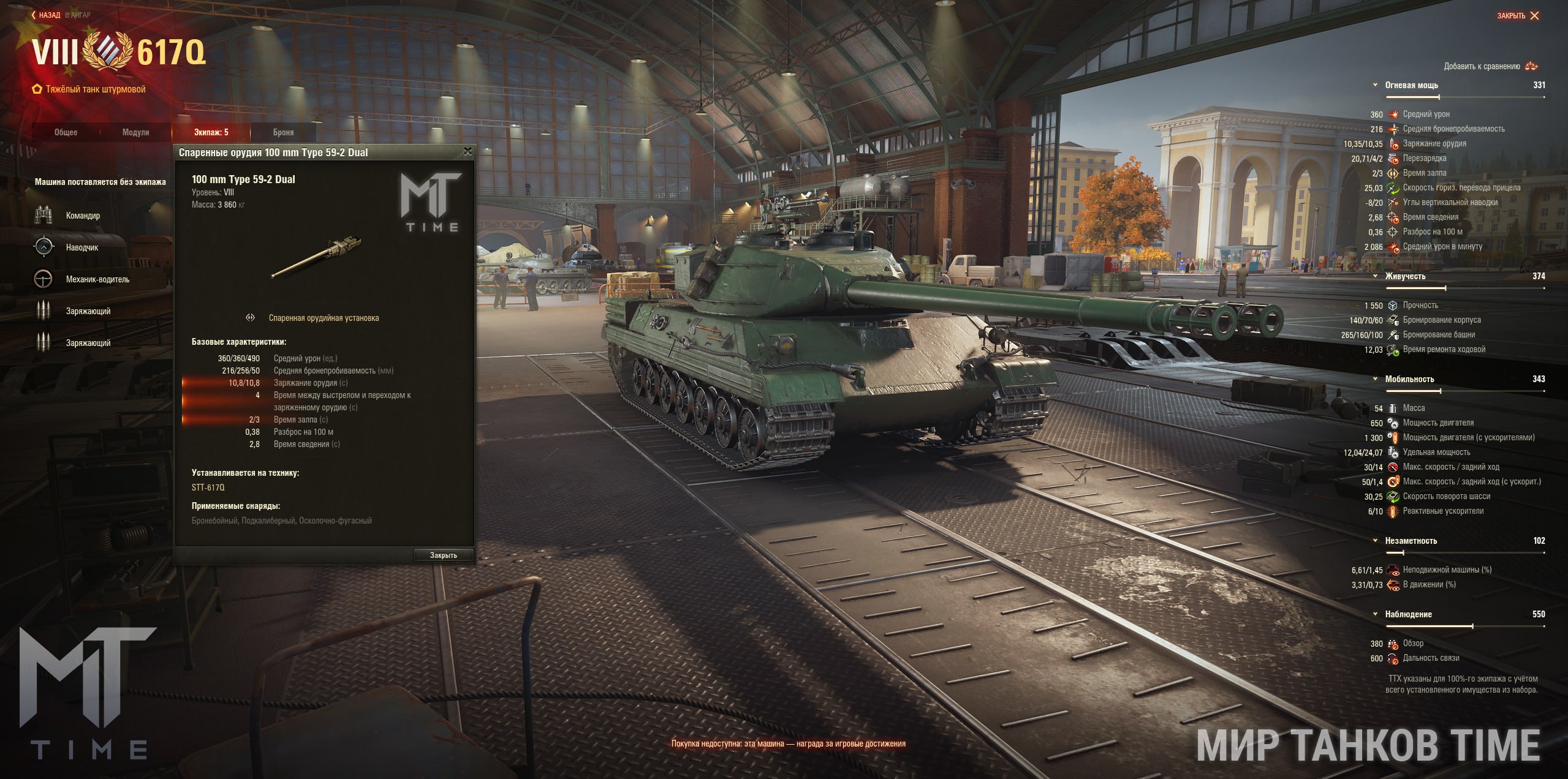Viewport: 1568px width, 779px height.
Task: Select the Командир crew member
Action: point(83,216)
